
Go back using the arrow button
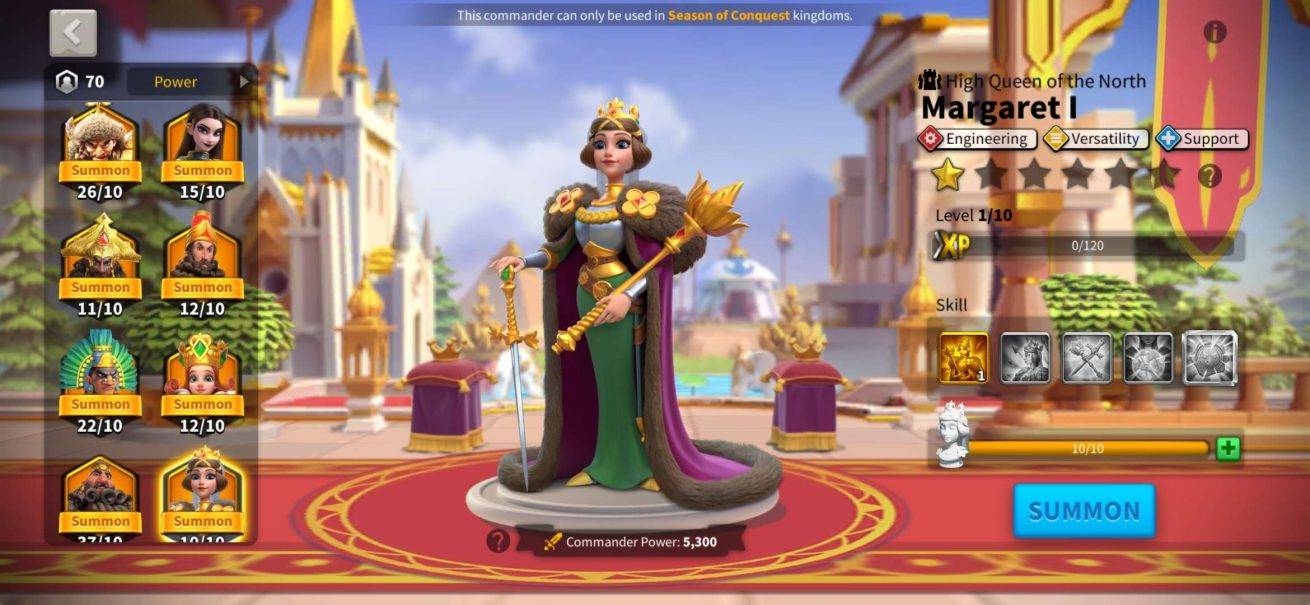click(73, 33)
